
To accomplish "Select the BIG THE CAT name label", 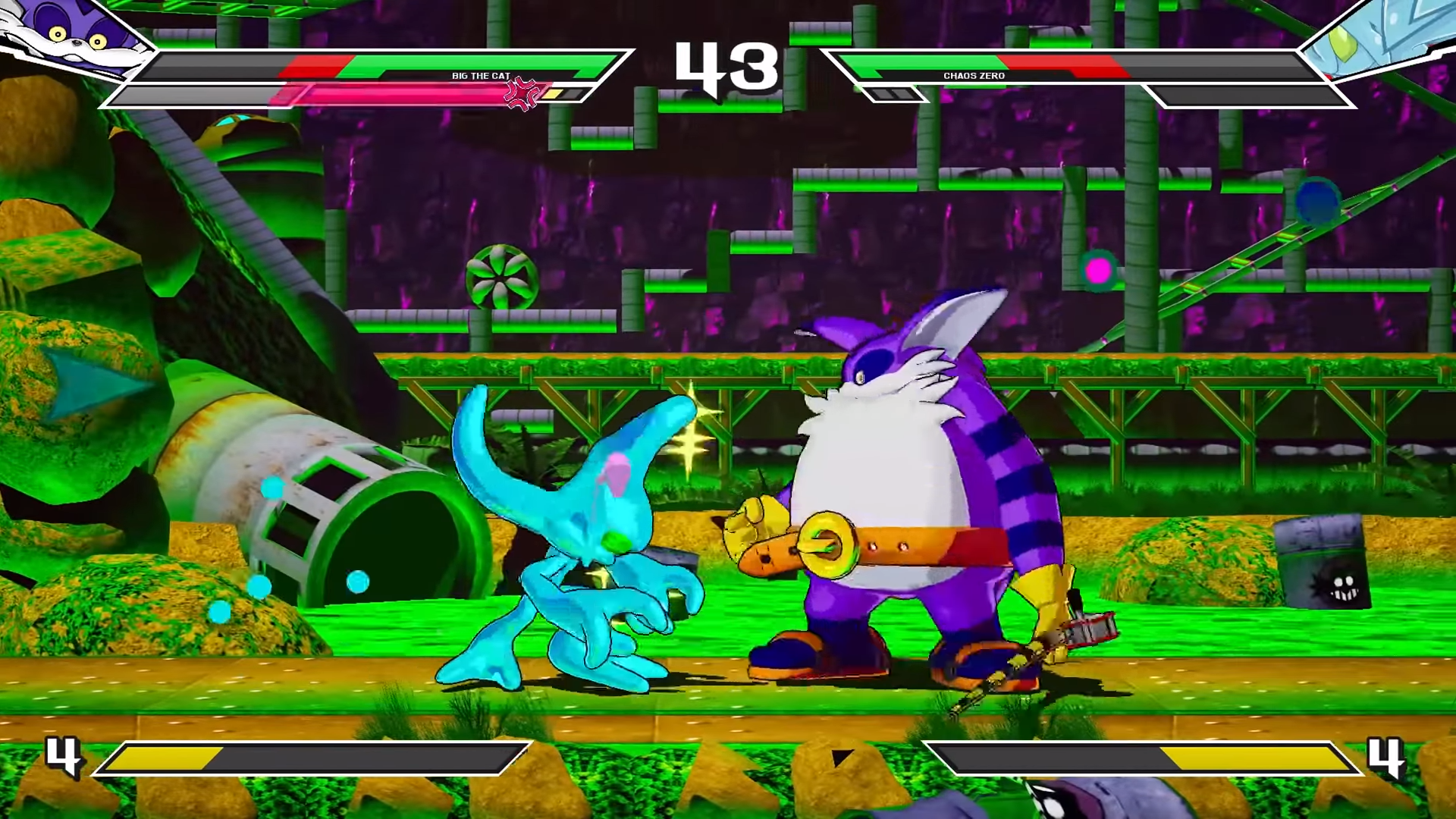I will coord(480,76).
